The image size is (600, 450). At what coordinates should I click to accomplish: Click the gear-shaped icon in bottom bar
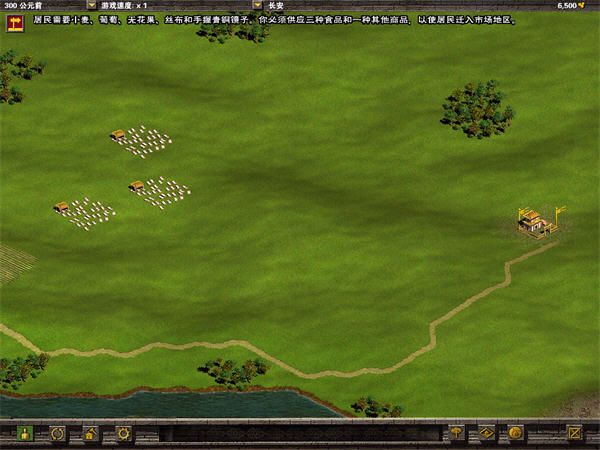123,434
